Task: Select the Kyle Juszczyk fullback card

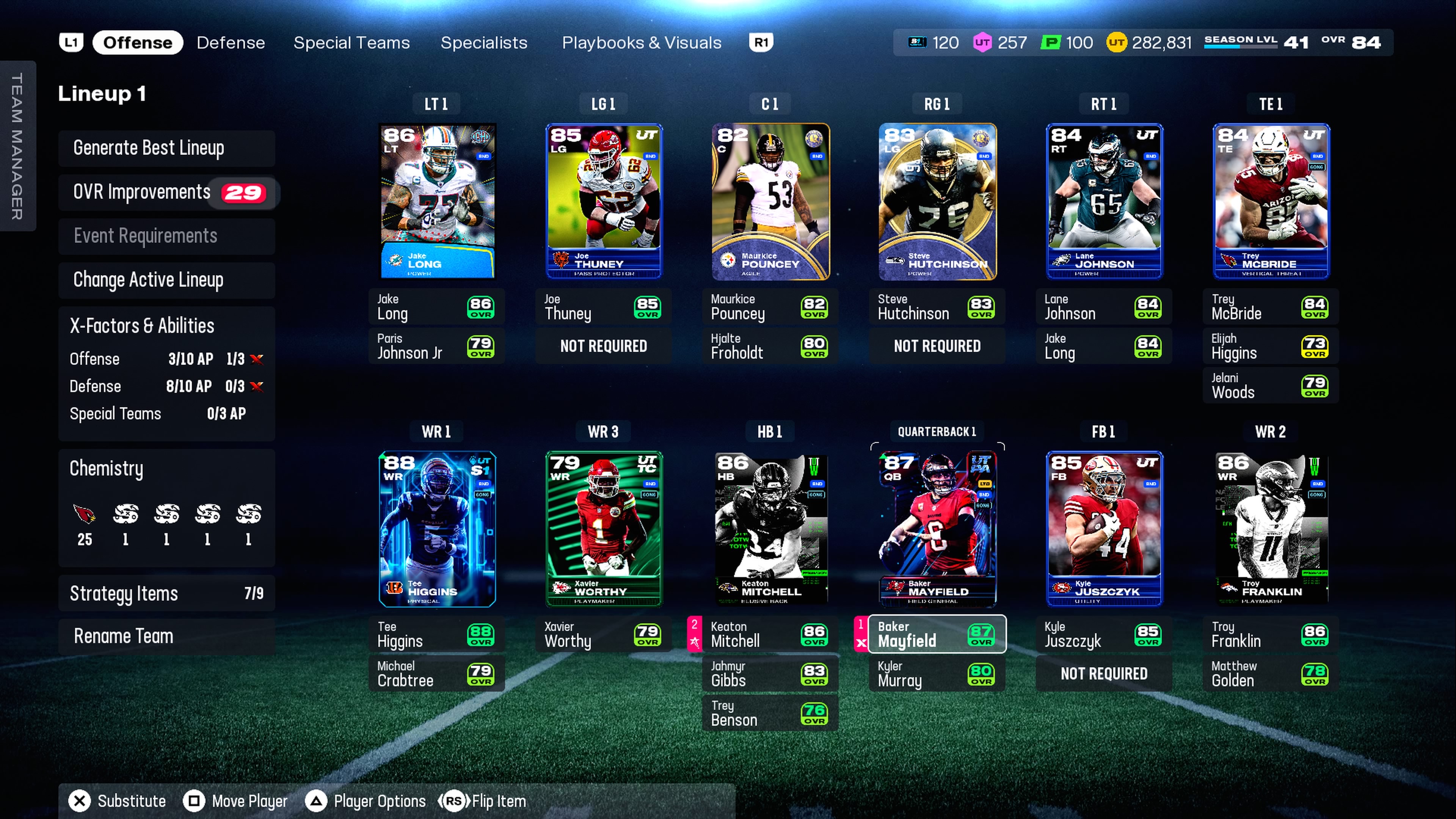Action: pyautogui.click(x=1104, y=529)
